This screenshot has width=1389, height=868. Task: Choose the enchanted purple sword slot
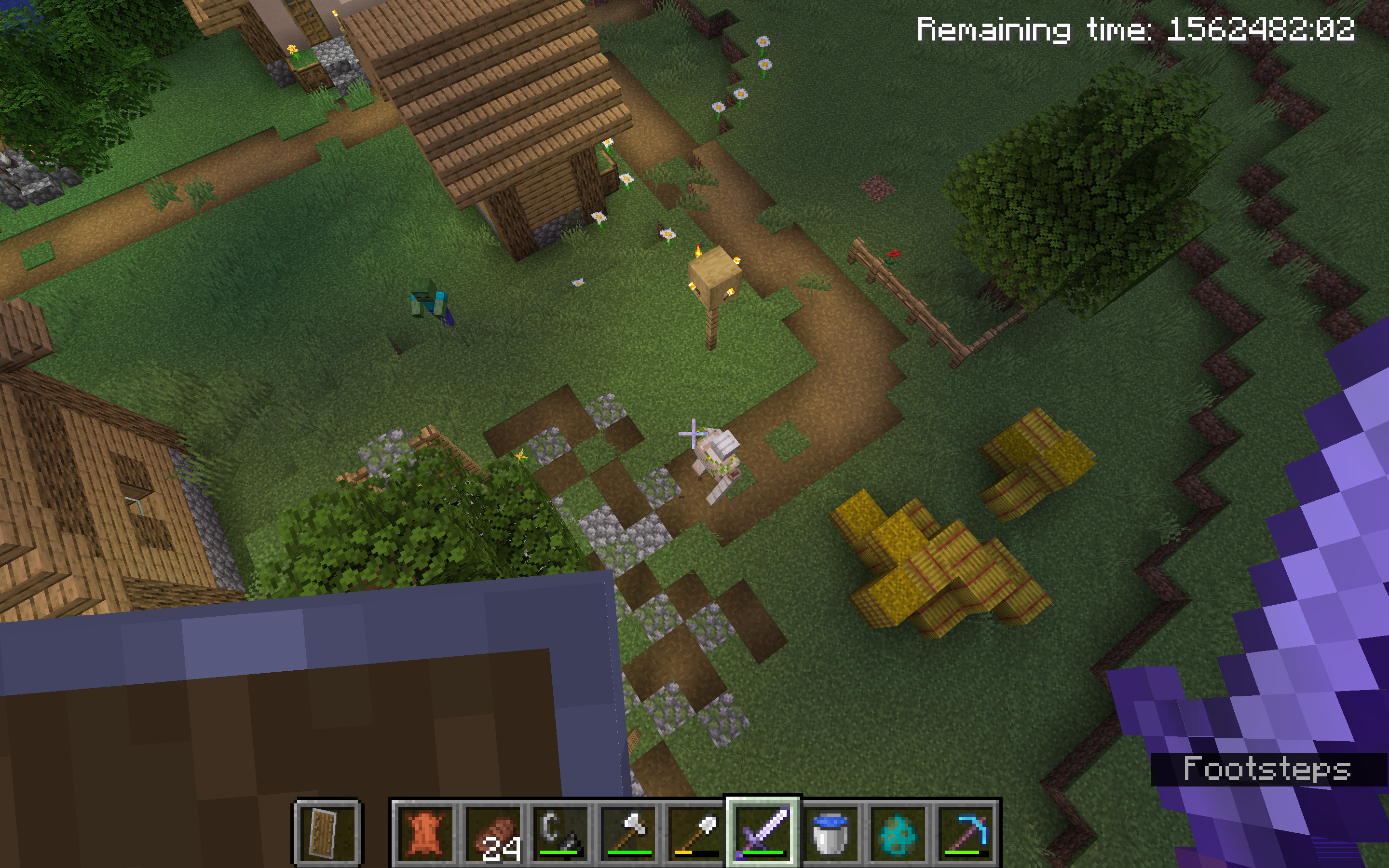point(763,832)
